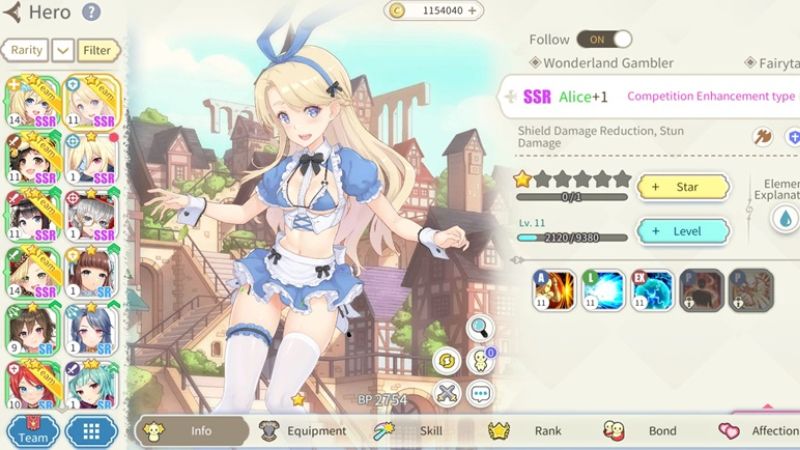The height and width of the screenshot is (450, 800).
Task: Open the Bond tab
Action: click(650, 431)
